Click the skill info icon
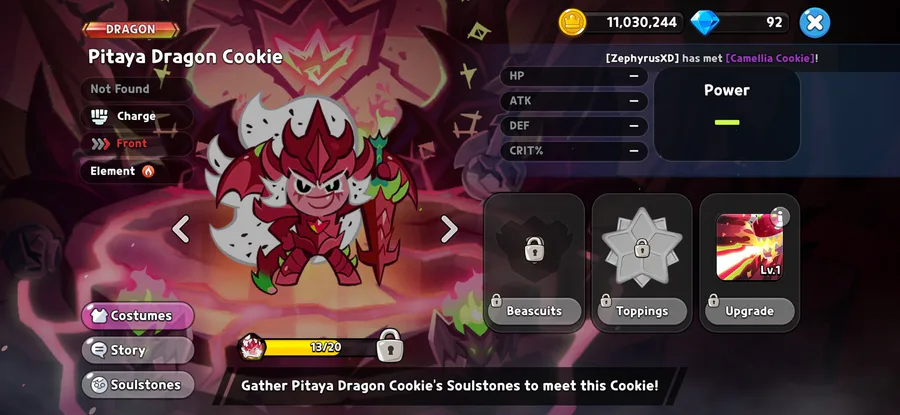The width and height of the screenshot is (900, 415). click(x=780, y=217)
